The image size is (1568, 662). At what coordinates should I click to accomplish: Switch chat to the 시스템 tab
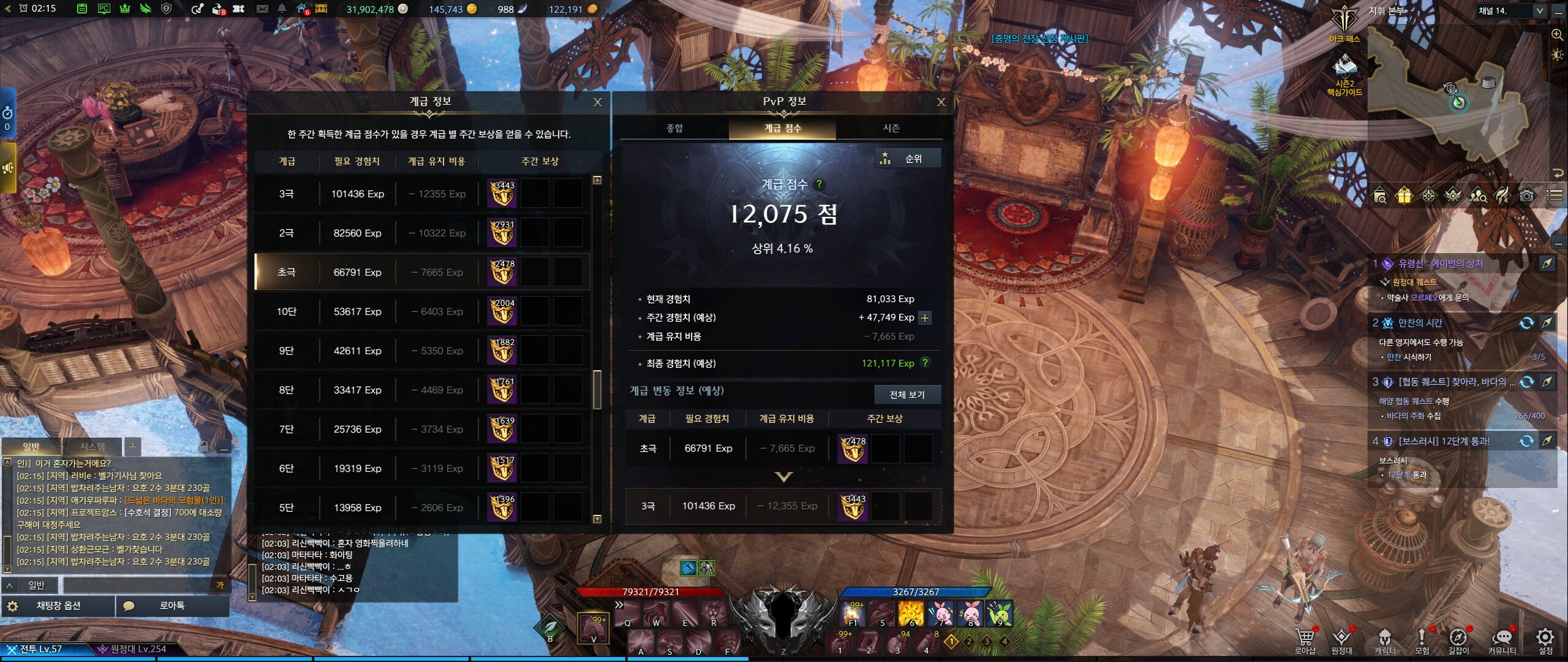[x=92, y=447]
